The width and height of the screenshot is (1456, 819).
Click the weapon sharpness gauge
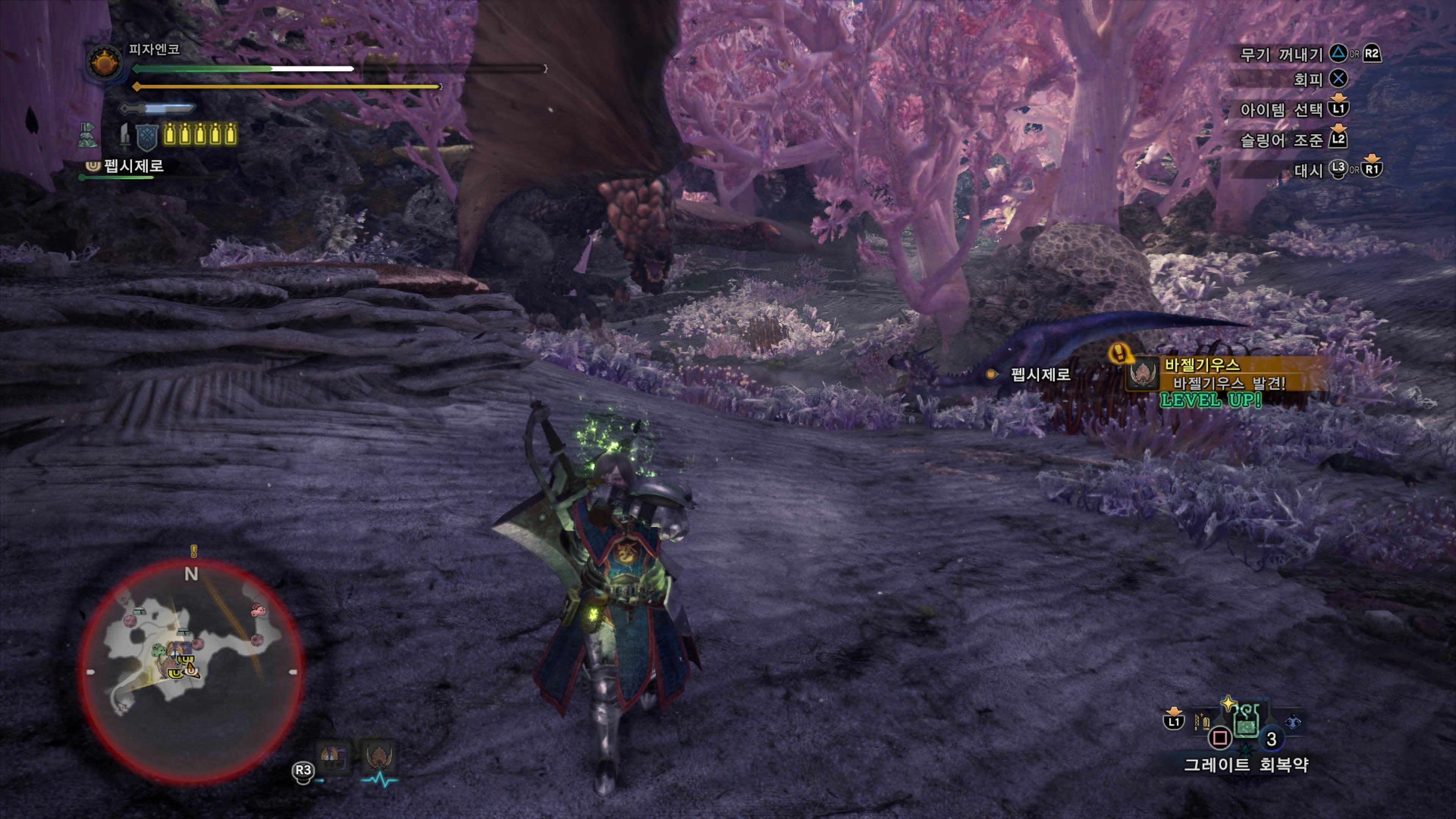pyautogui.click(x=157, y=107)
